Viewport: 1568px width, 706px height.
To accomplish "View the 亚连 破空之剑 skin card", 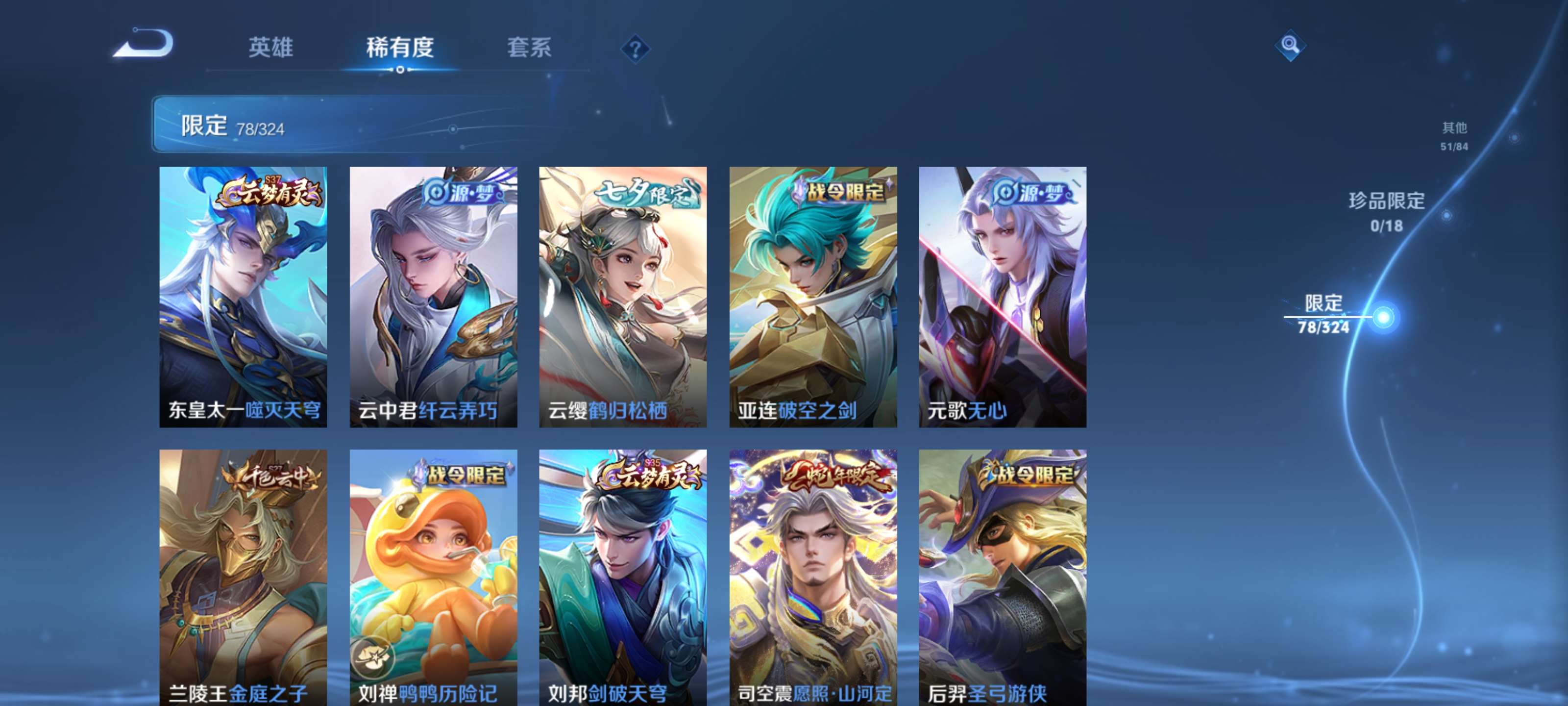I will [x=812, y=297].
